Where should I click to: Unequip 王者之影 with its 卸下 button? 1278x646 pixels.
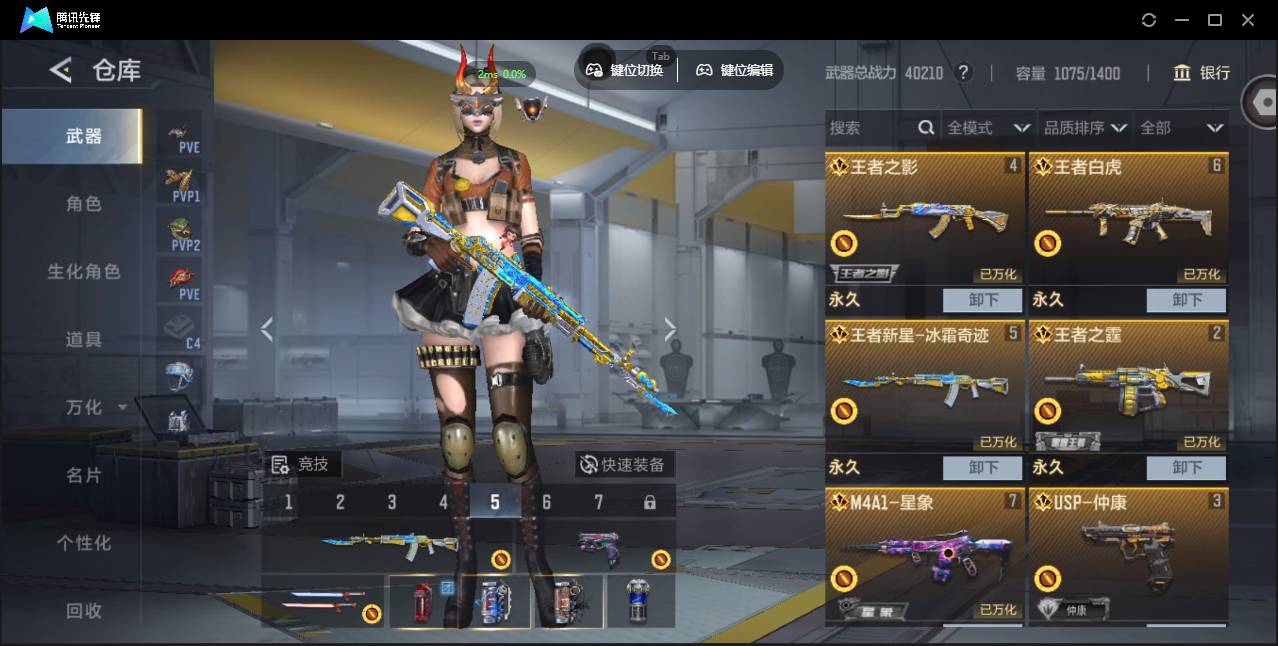tap(983, 300)
